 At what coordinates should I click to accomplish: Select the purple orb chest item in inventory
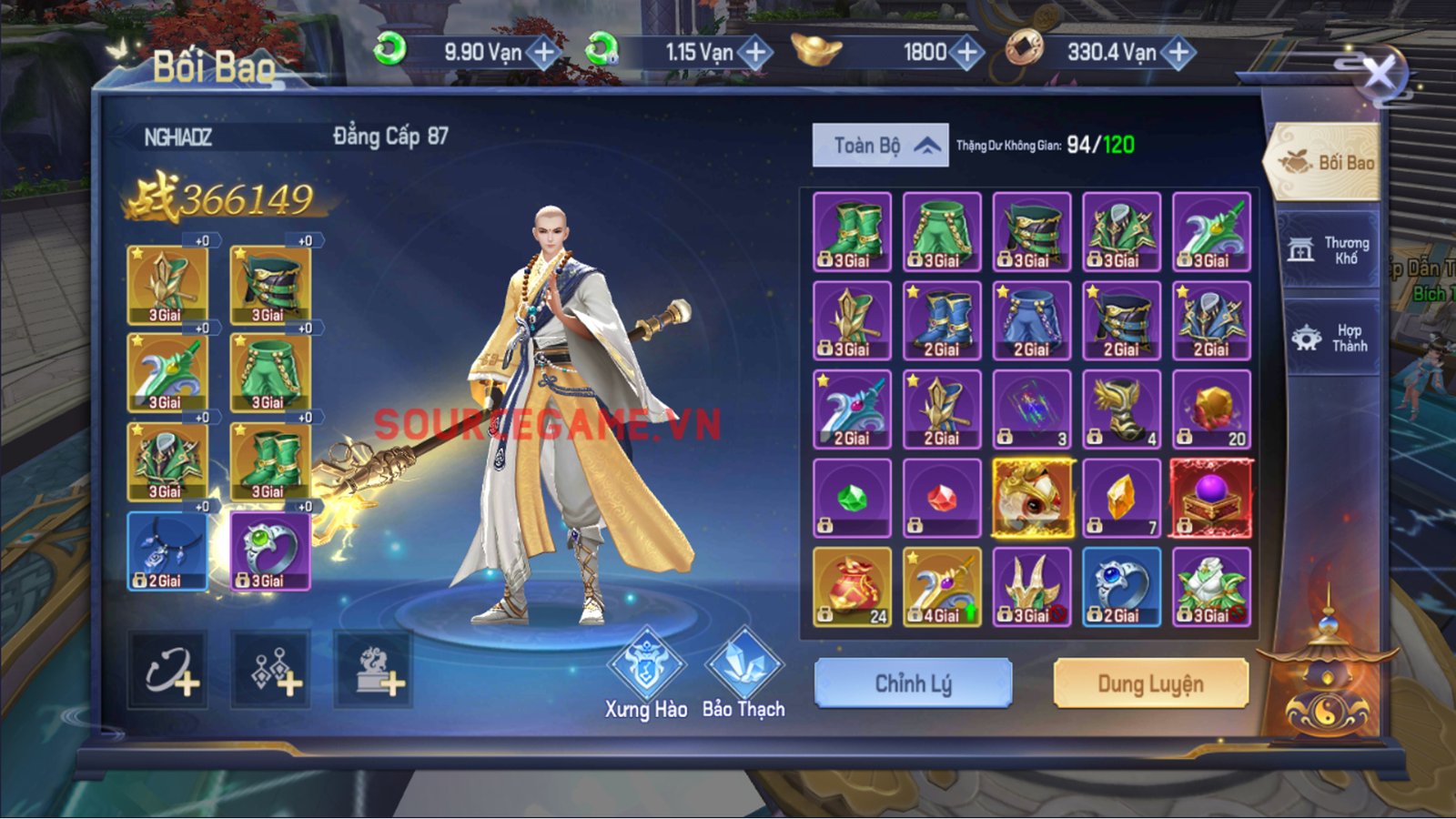pyautogui.click(x=1211, y=496)
